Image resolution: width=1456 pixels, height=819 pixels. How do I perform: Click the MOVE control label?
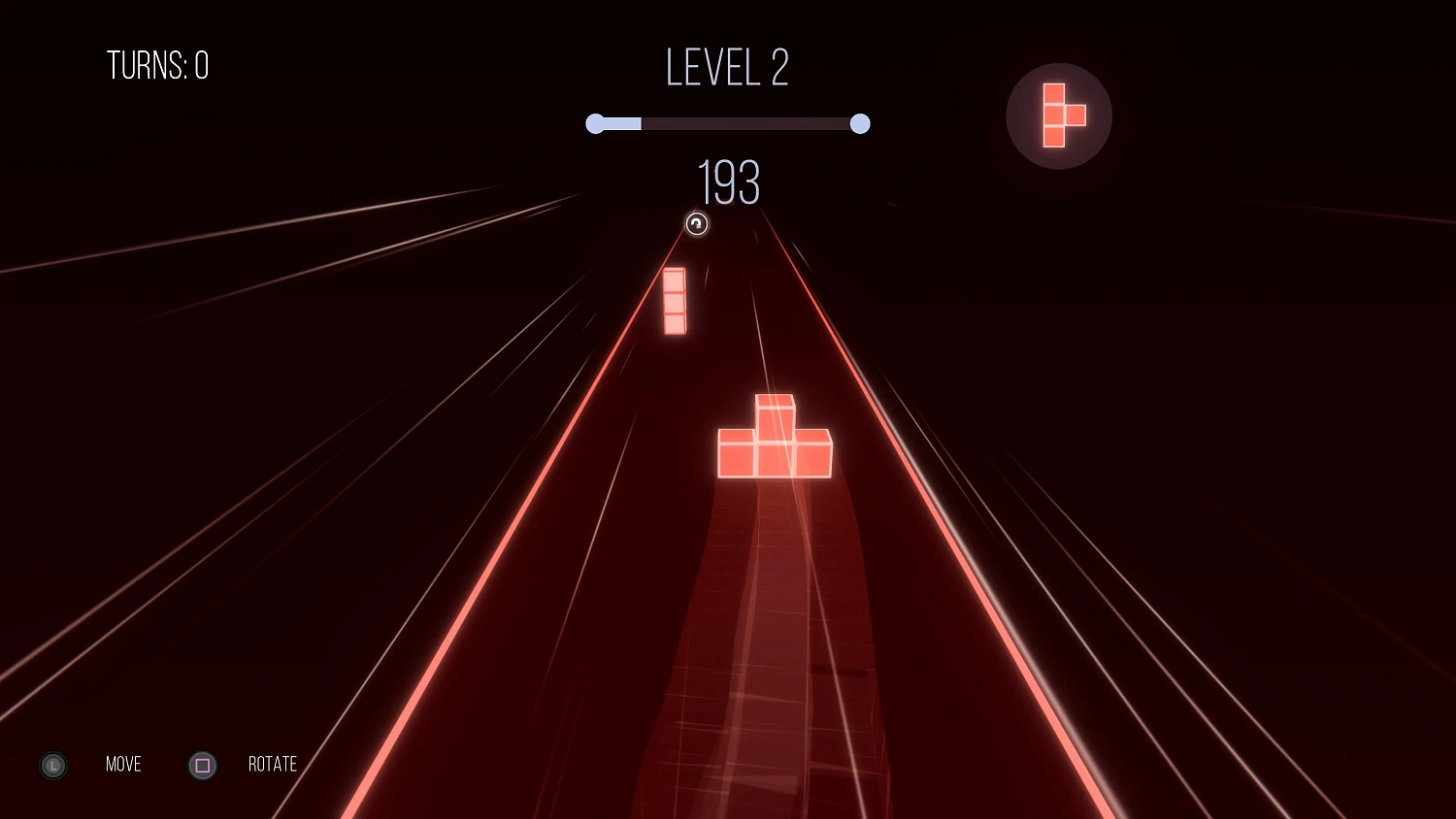(122, 765)
